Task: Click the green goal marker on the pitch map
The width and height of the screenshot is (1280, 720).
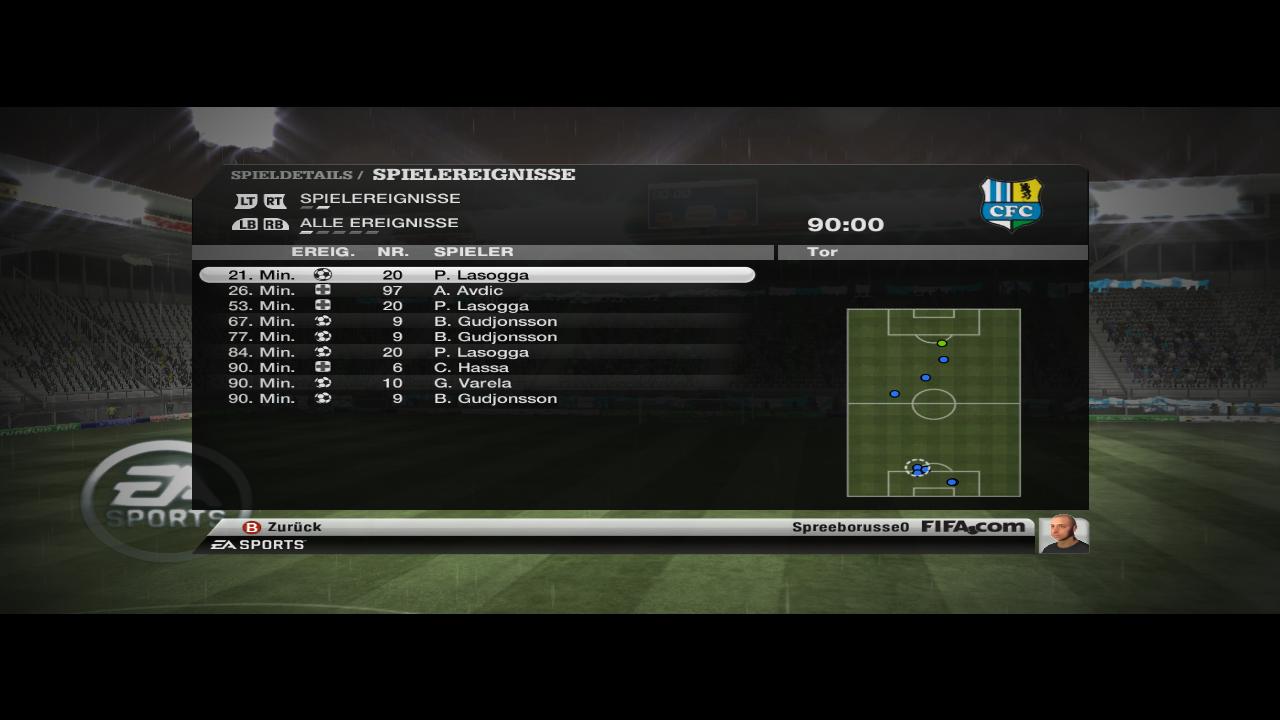Action: coord(942,343)
